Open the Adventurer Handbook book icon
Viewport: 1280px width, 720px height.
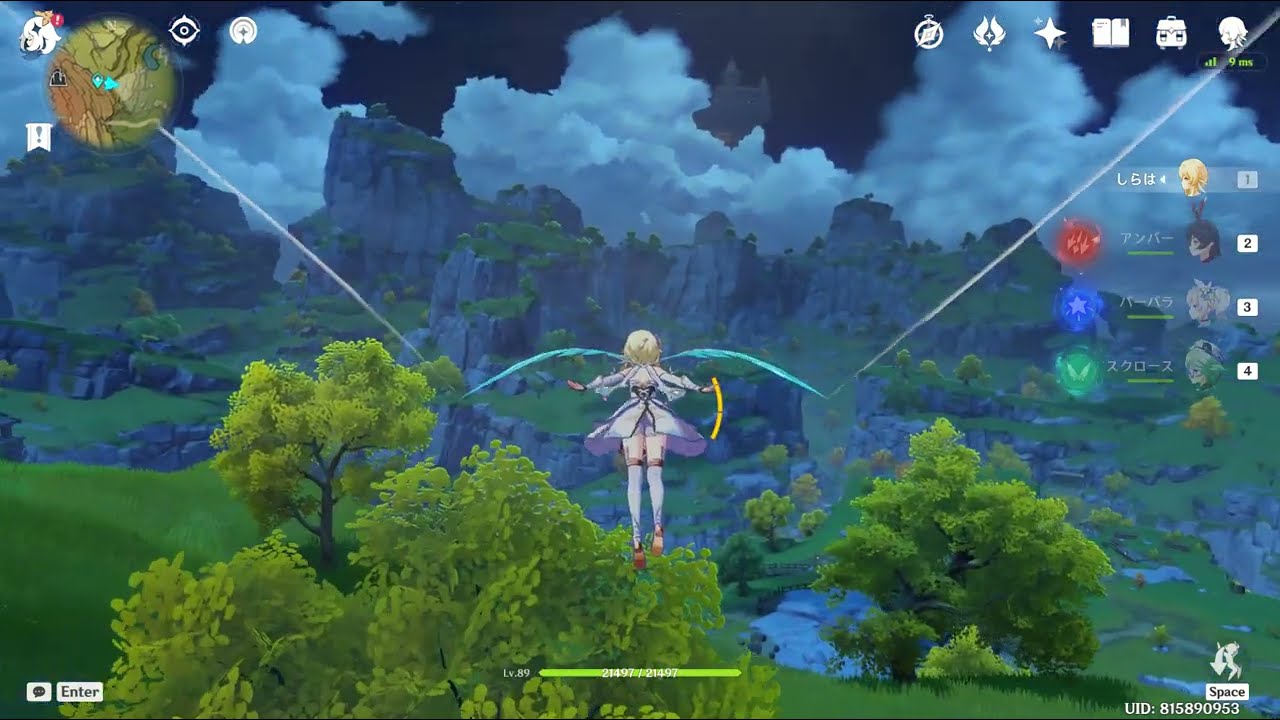(x=1111, y=34)
